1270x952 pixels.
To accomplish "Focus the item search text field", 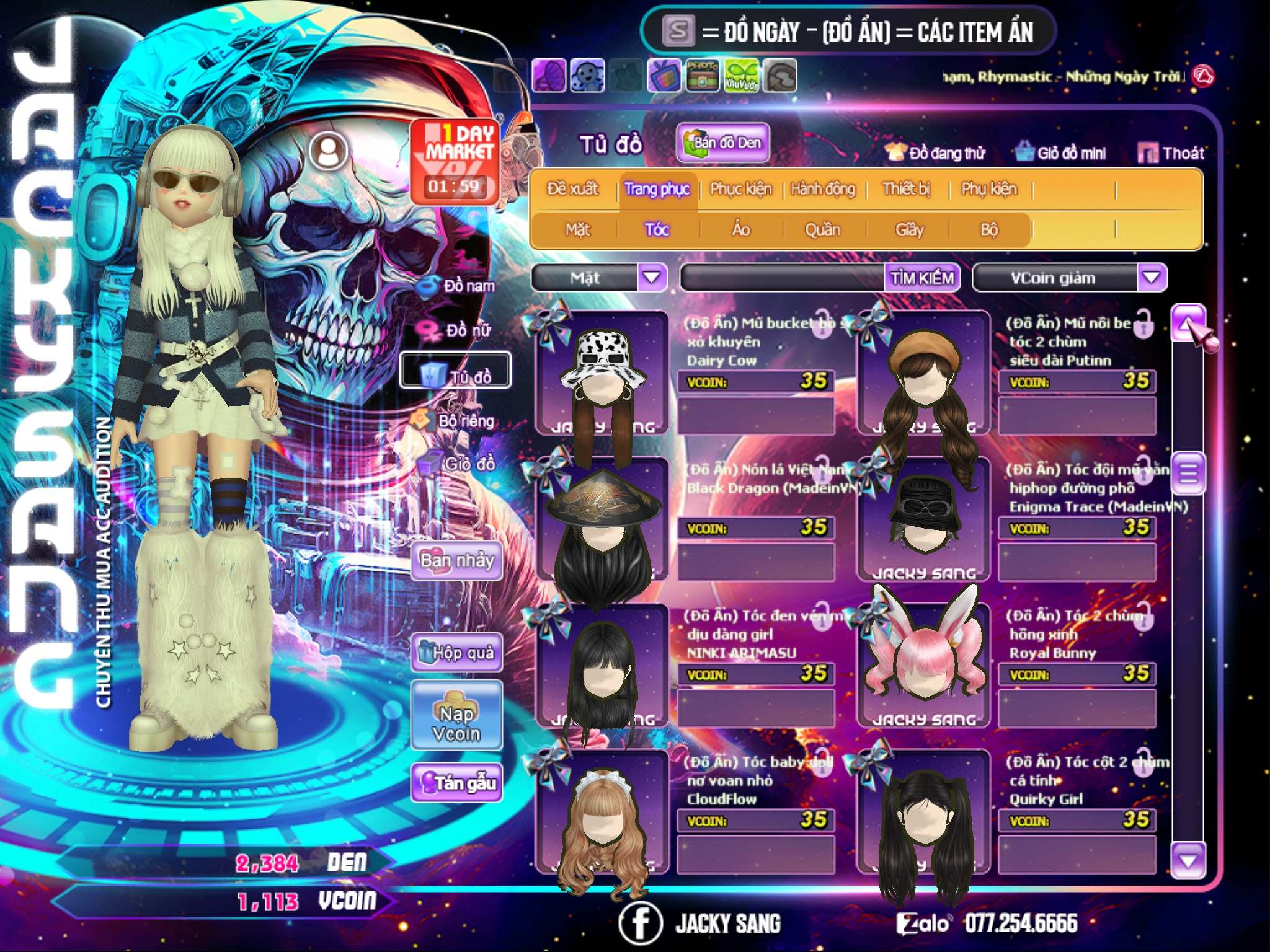I will tap(783, 278).
